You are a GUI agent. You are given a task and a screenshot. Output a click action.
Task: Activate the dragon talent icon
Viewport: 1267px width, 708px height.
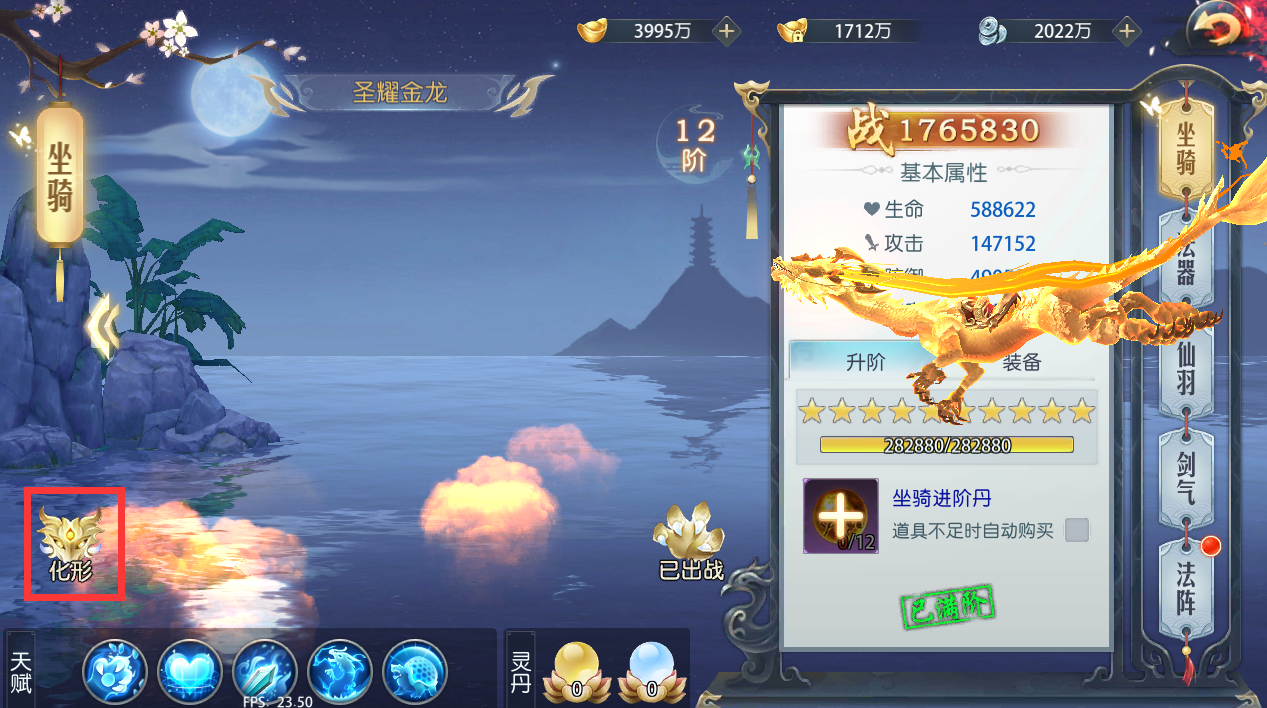(x=340, y=670)
